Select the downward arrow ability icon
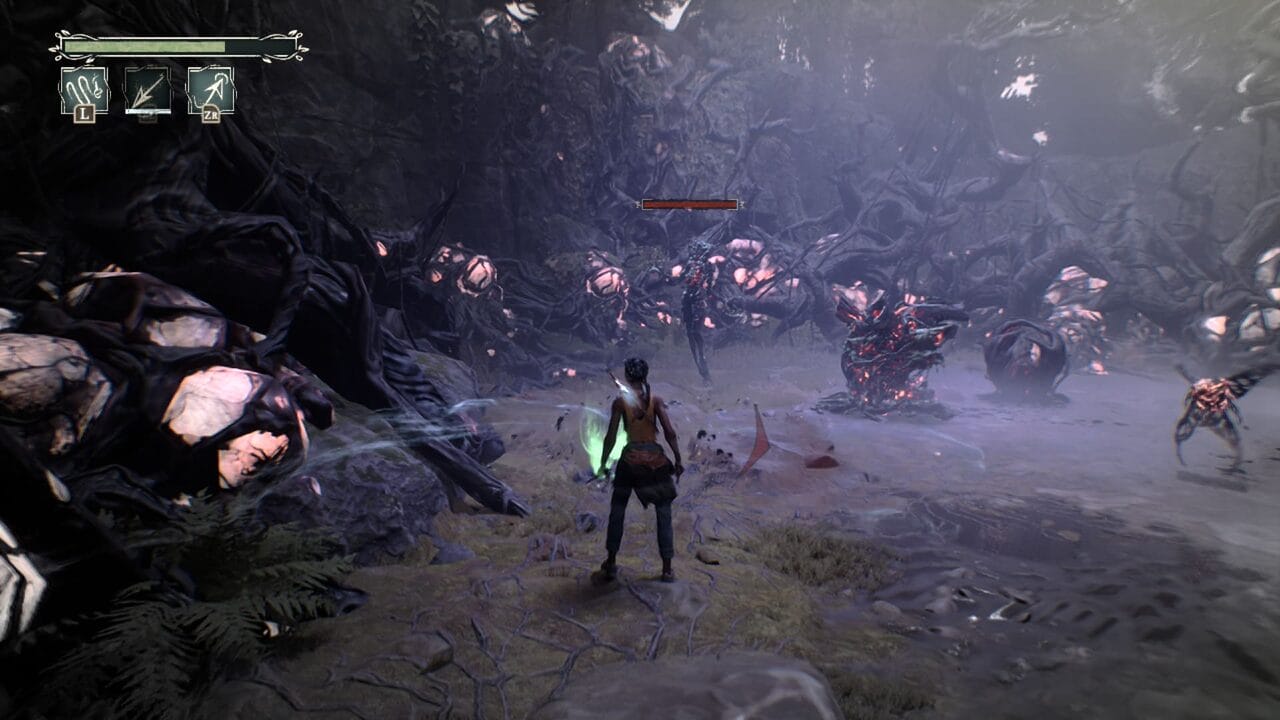The height and width of the screenshot is (720, 1280). pos(147,90)
